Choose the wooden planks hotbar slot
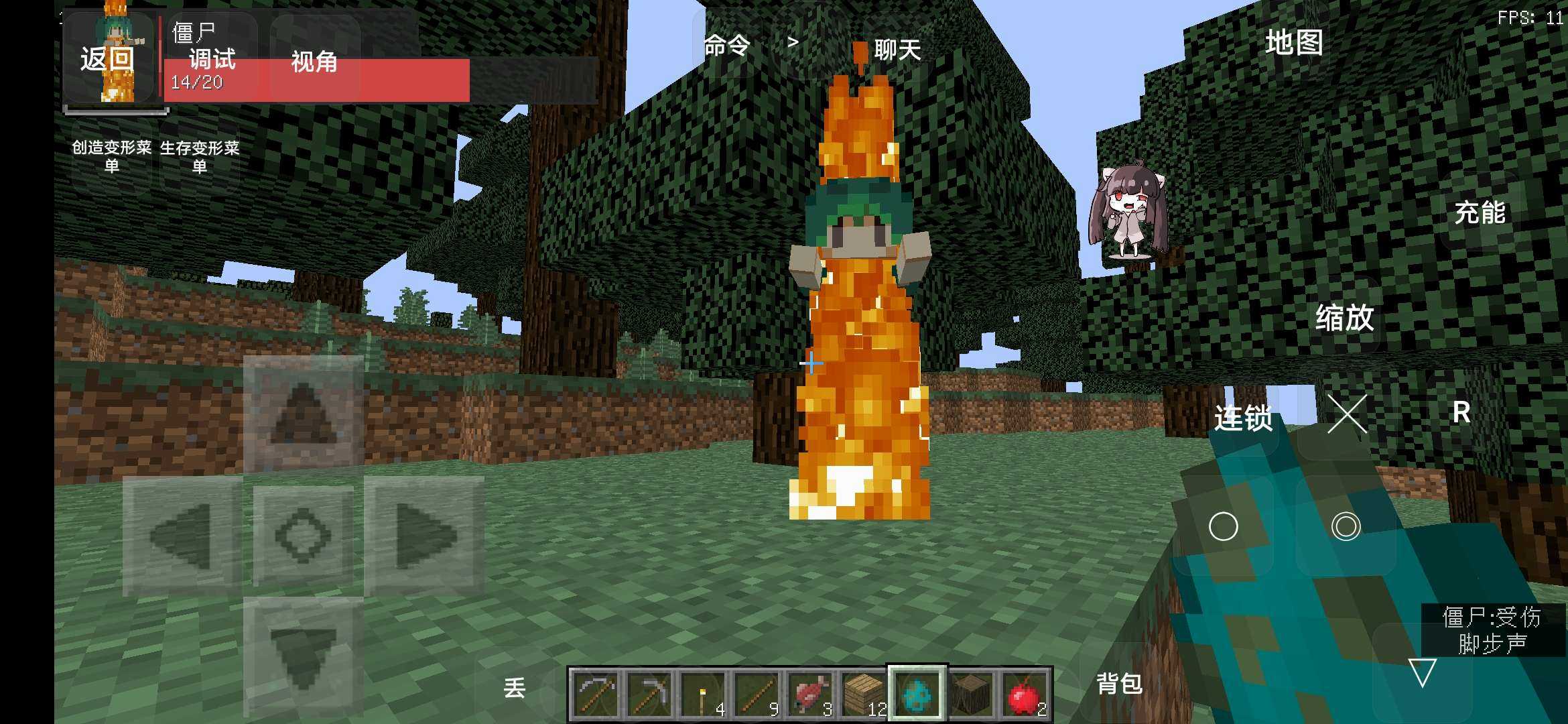Viewport: 1568px width, 724px height. click(x=864, y=695)
